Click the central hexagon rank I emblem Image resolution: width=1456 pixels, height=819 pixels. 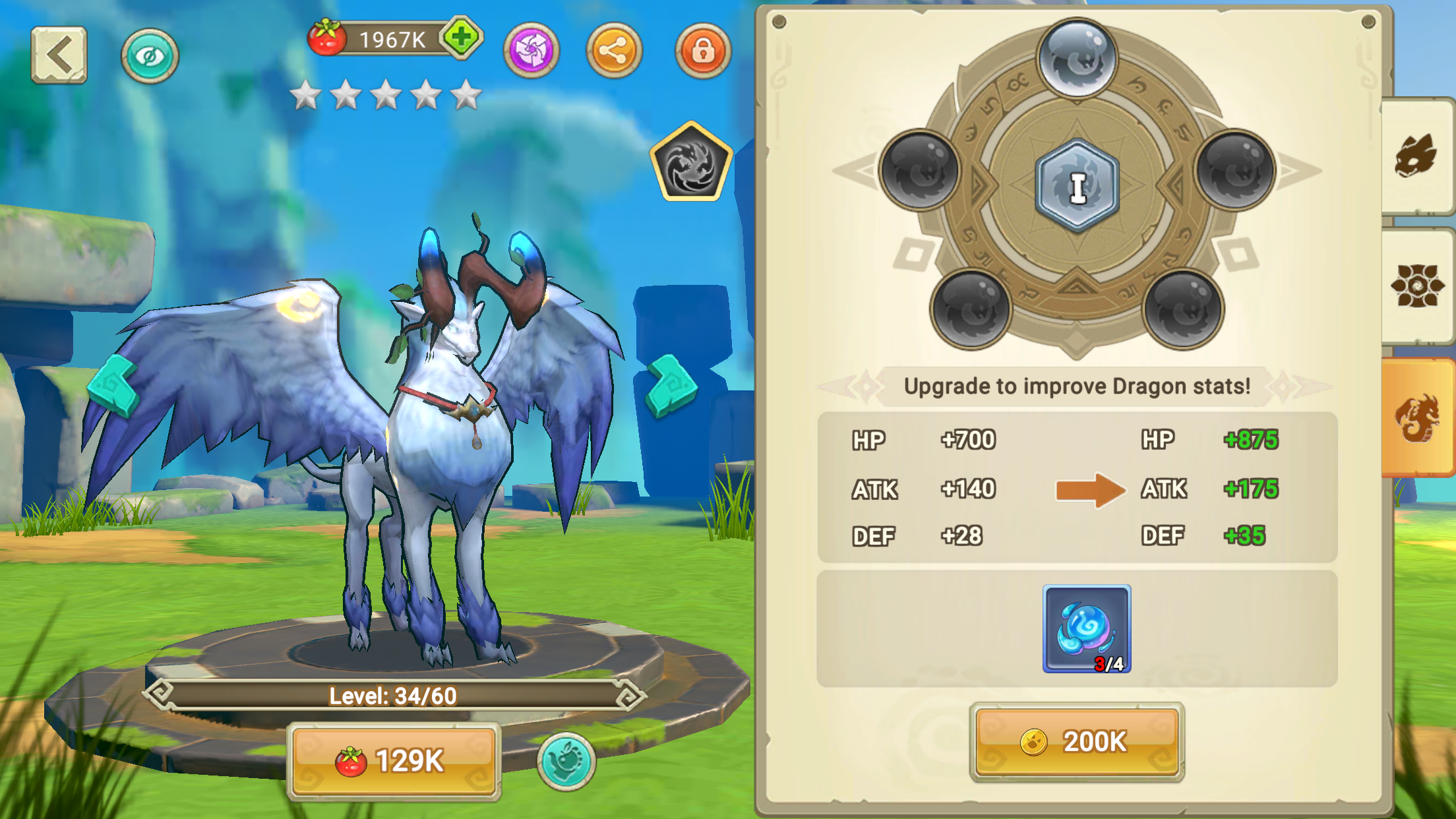point(1076,185)
